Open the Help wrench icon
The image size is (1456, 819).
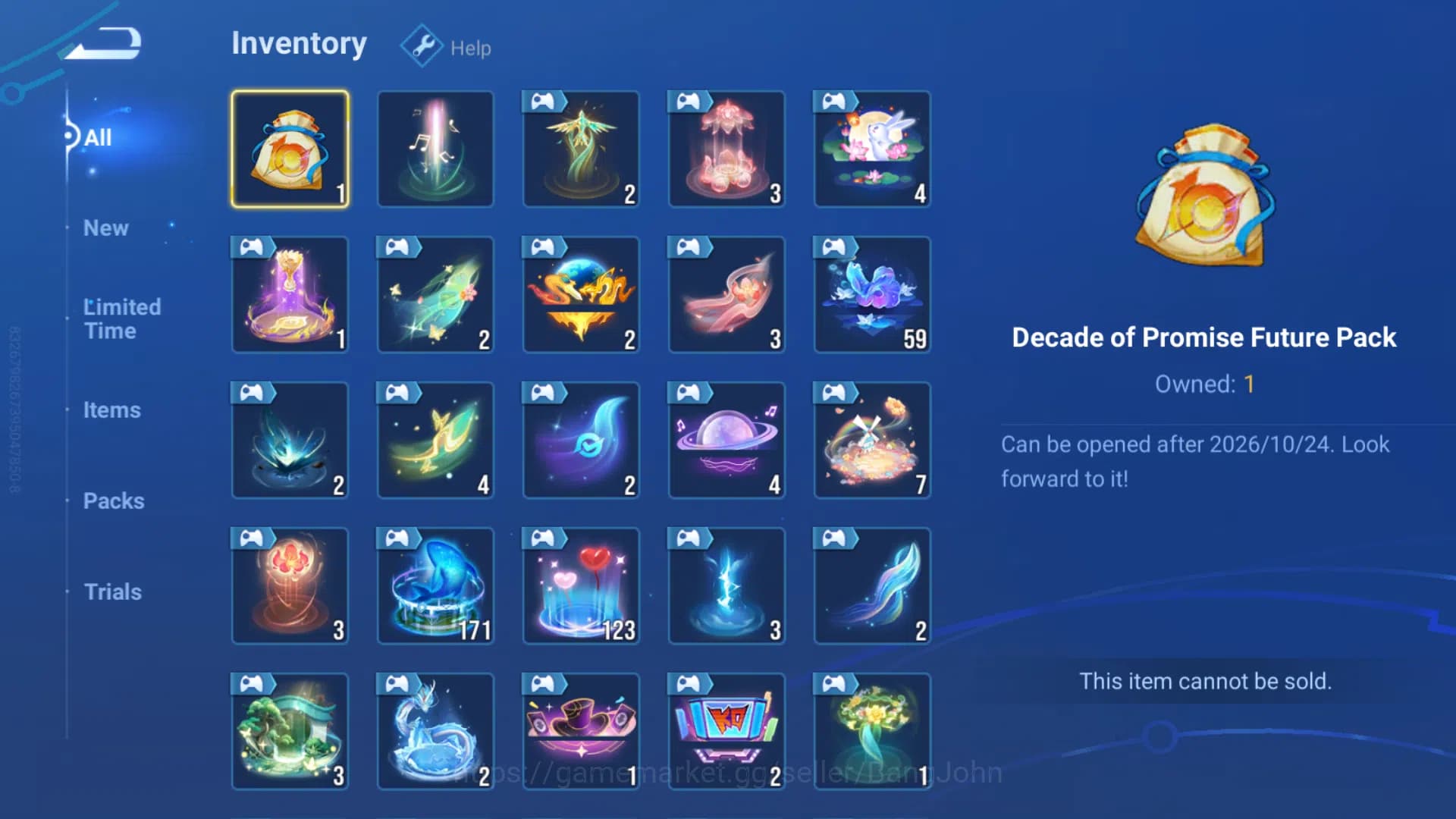[422, 45]
